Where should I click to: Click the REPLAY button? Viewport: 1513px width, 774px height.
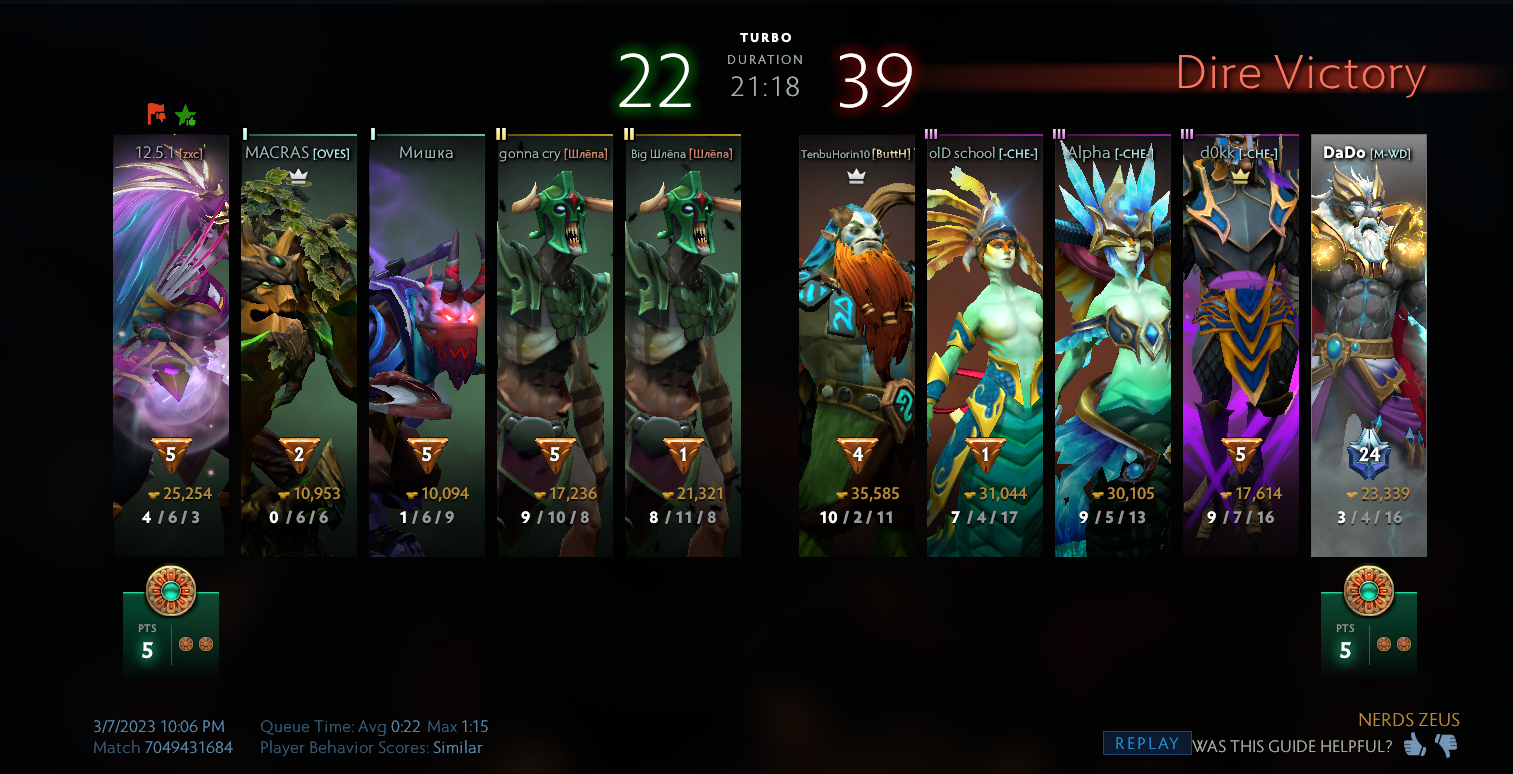coord(1146,743)
